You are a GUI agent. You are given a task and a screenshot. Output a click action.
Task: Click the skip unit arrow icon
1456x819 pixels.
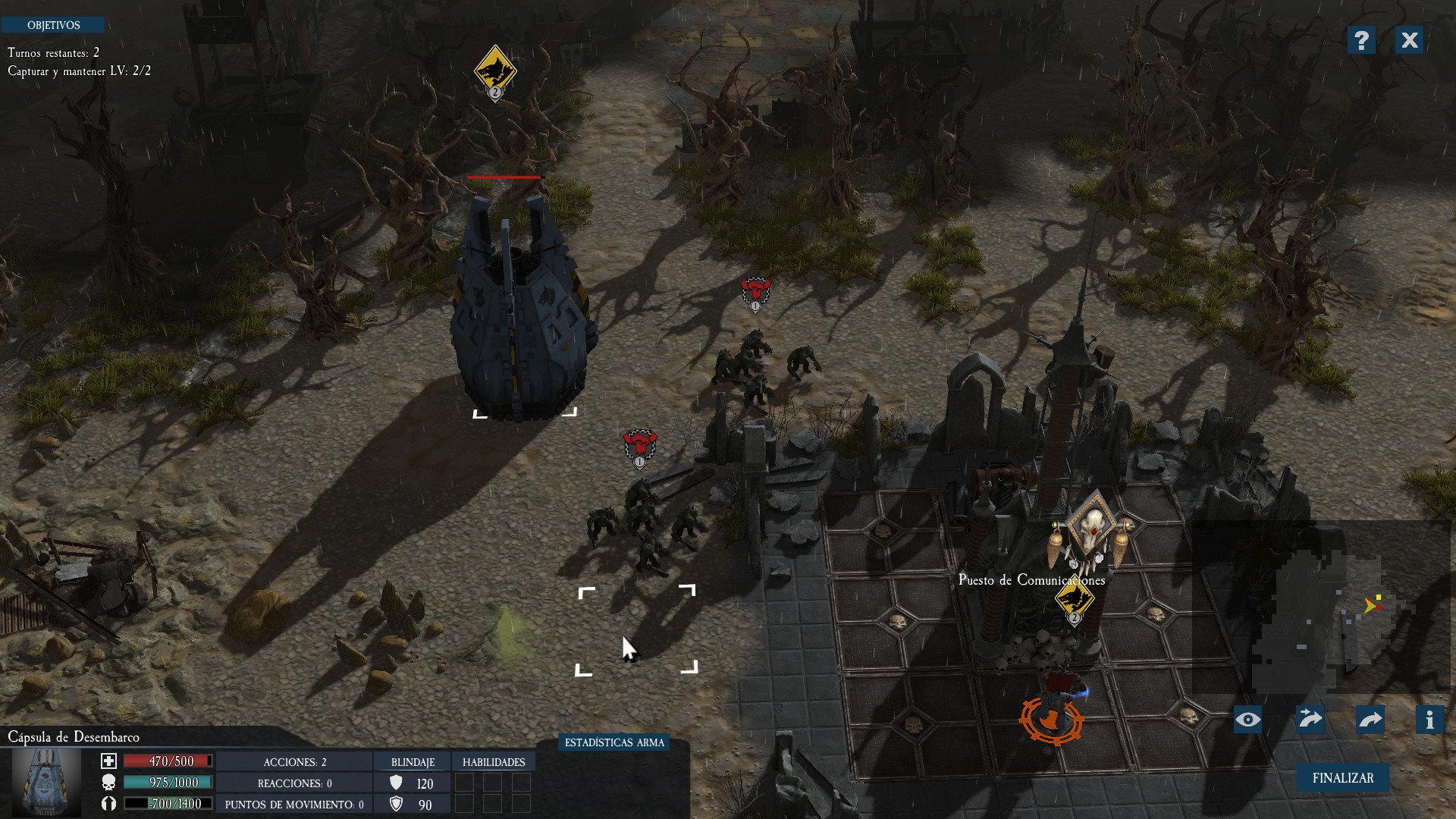pyautogui.click(x=1310, y=720)
